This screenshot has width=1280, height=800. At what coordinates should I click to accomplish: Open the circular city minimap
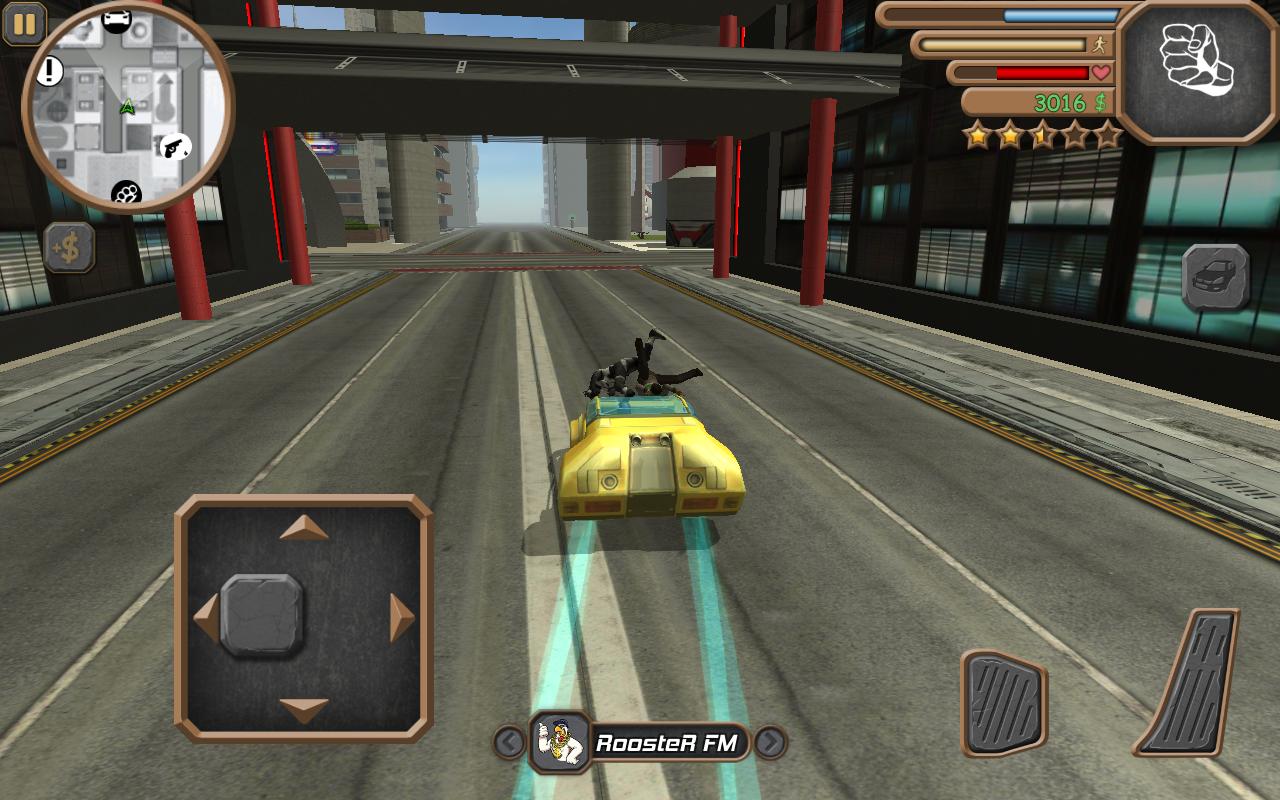pyautogui.click(x=128, y=106)
